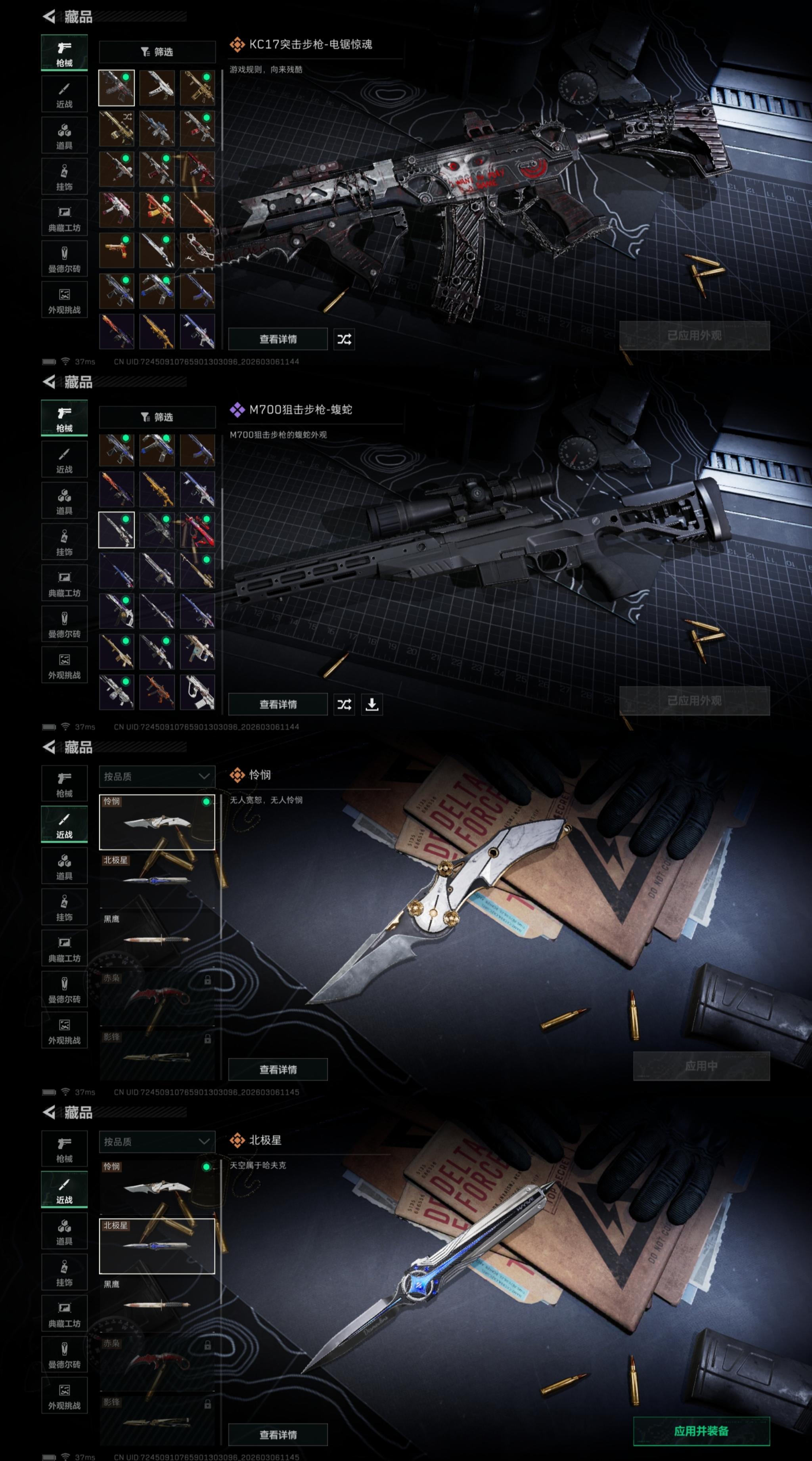Click the greyed-out 应用中 button

701,1066
